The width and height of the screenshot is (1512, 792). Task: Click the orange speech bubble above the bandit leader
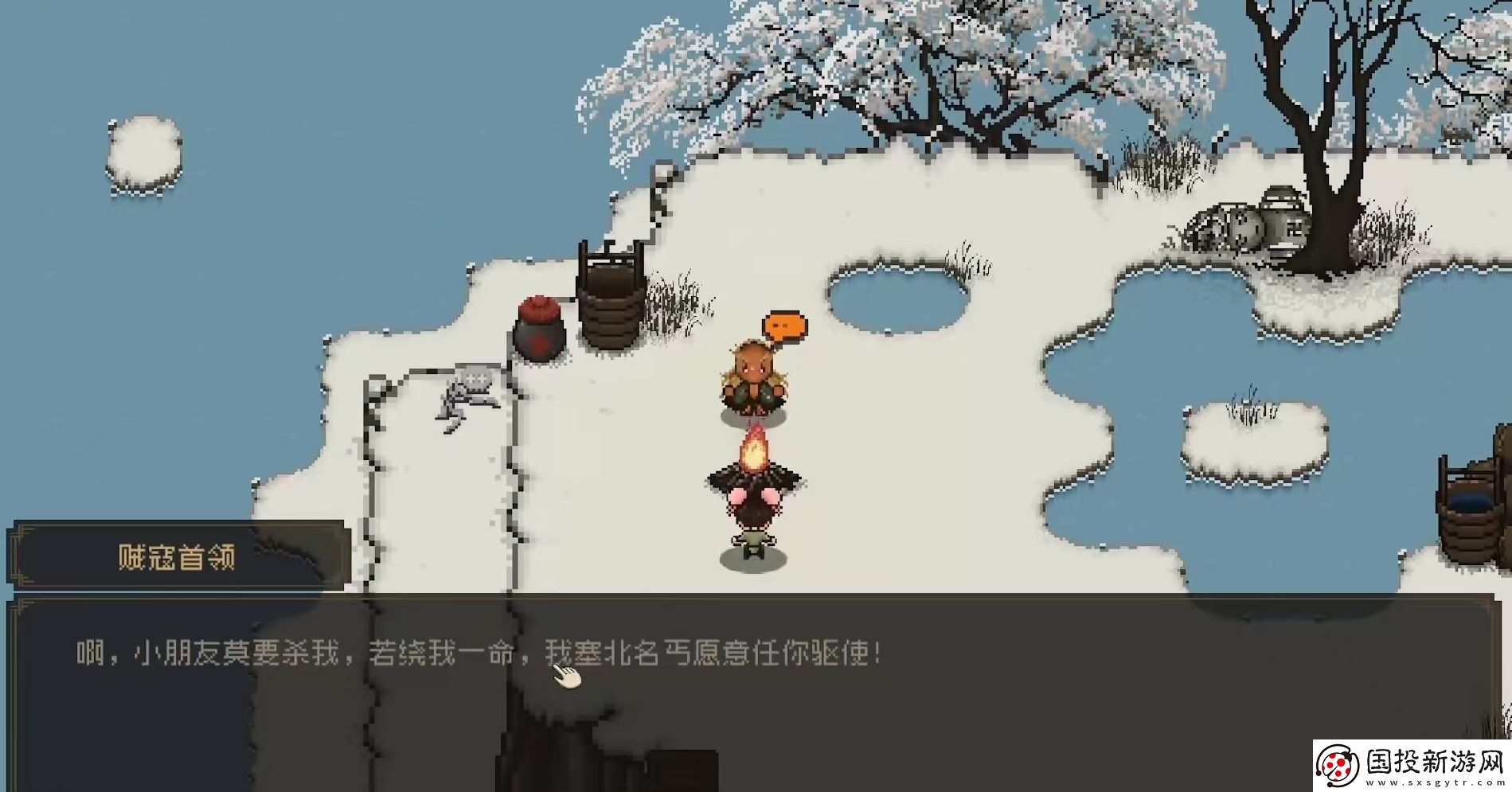point(785,325)
